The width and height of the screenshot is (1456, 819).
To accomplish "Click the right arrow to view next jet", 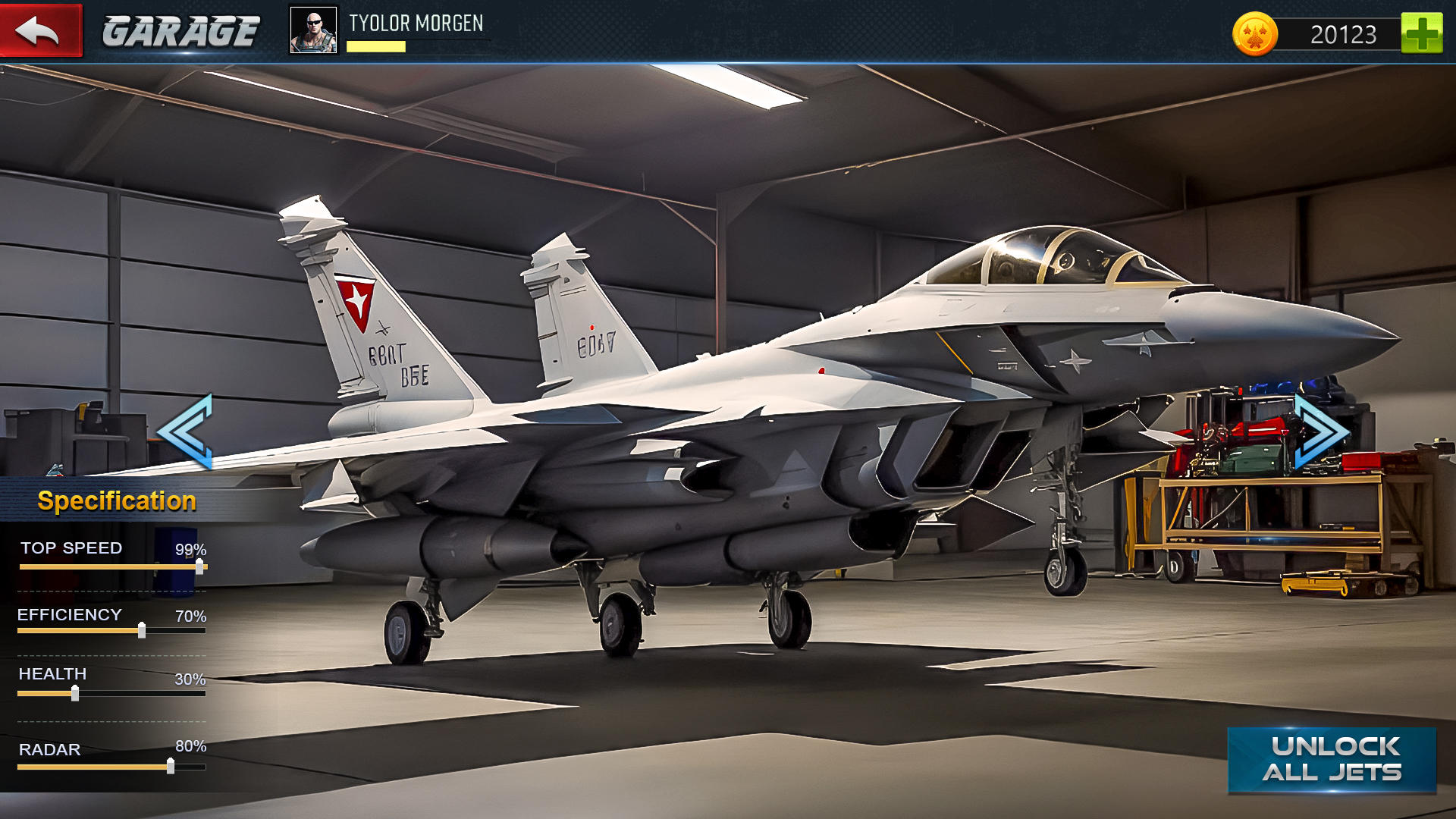I will point(1319,432).
